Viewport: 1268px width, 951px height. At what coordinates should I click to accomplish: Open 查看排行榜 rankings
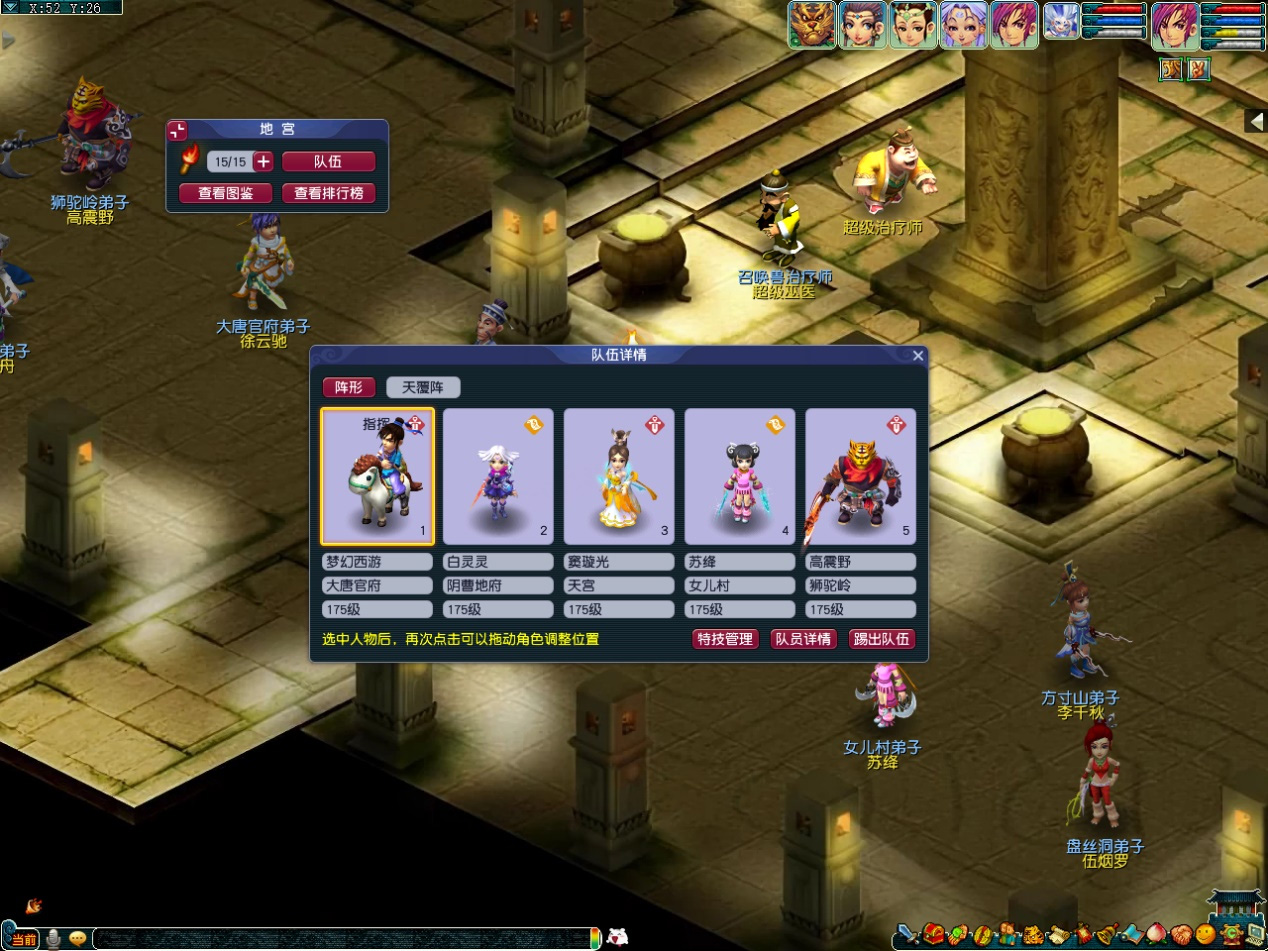pos(328,193)
